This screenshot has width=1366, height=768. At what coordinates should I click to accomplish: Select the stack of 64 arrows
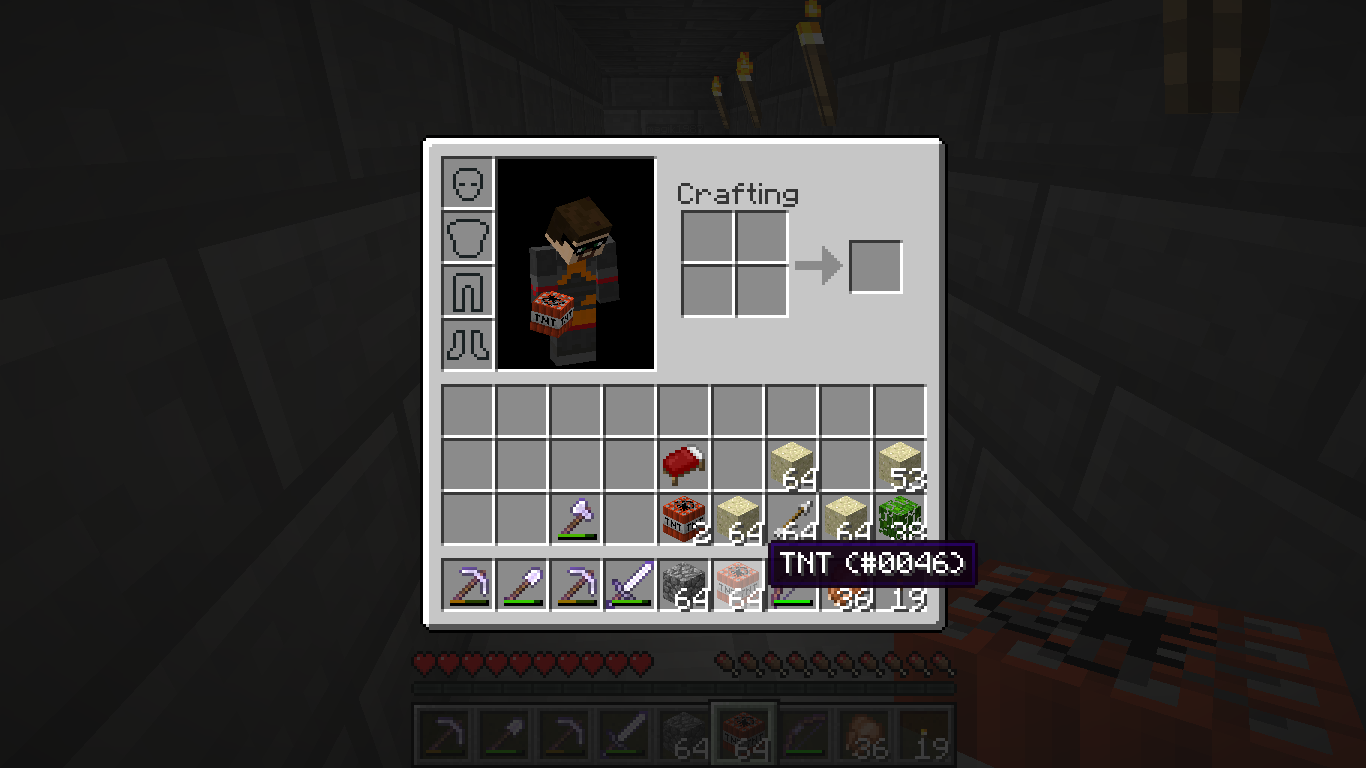[792, 518]
